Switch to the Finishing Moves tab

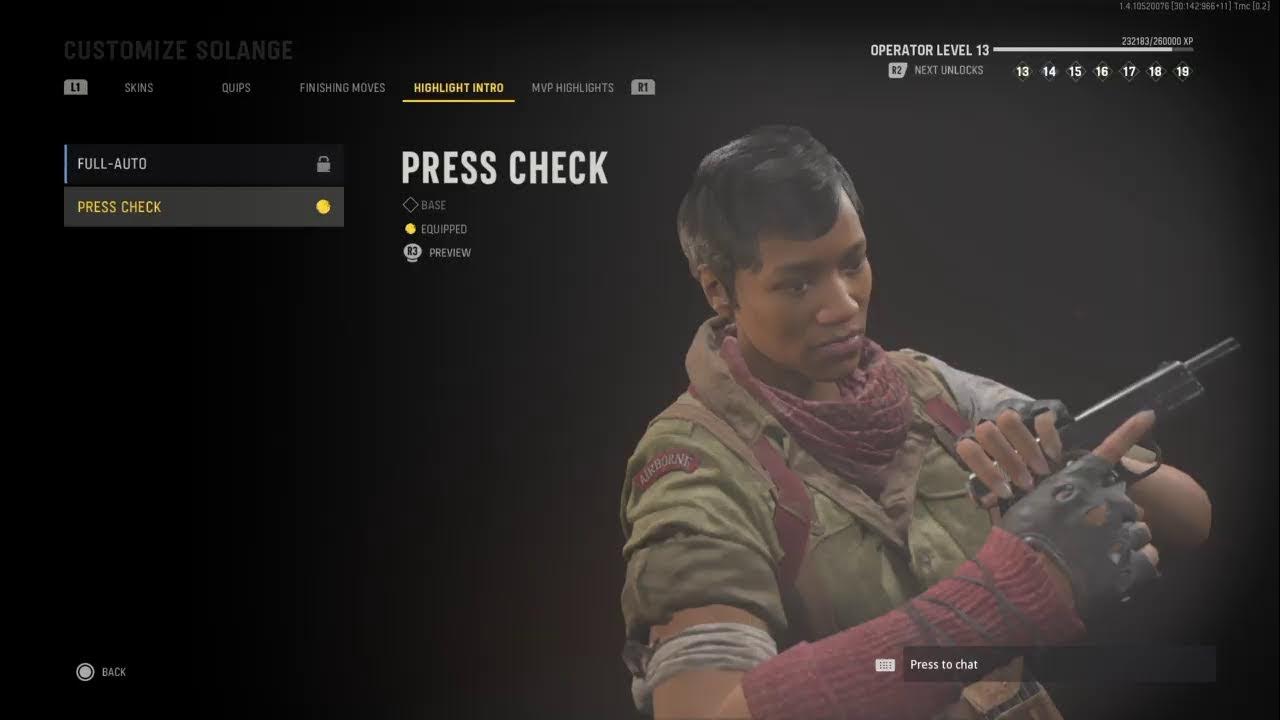341,87
